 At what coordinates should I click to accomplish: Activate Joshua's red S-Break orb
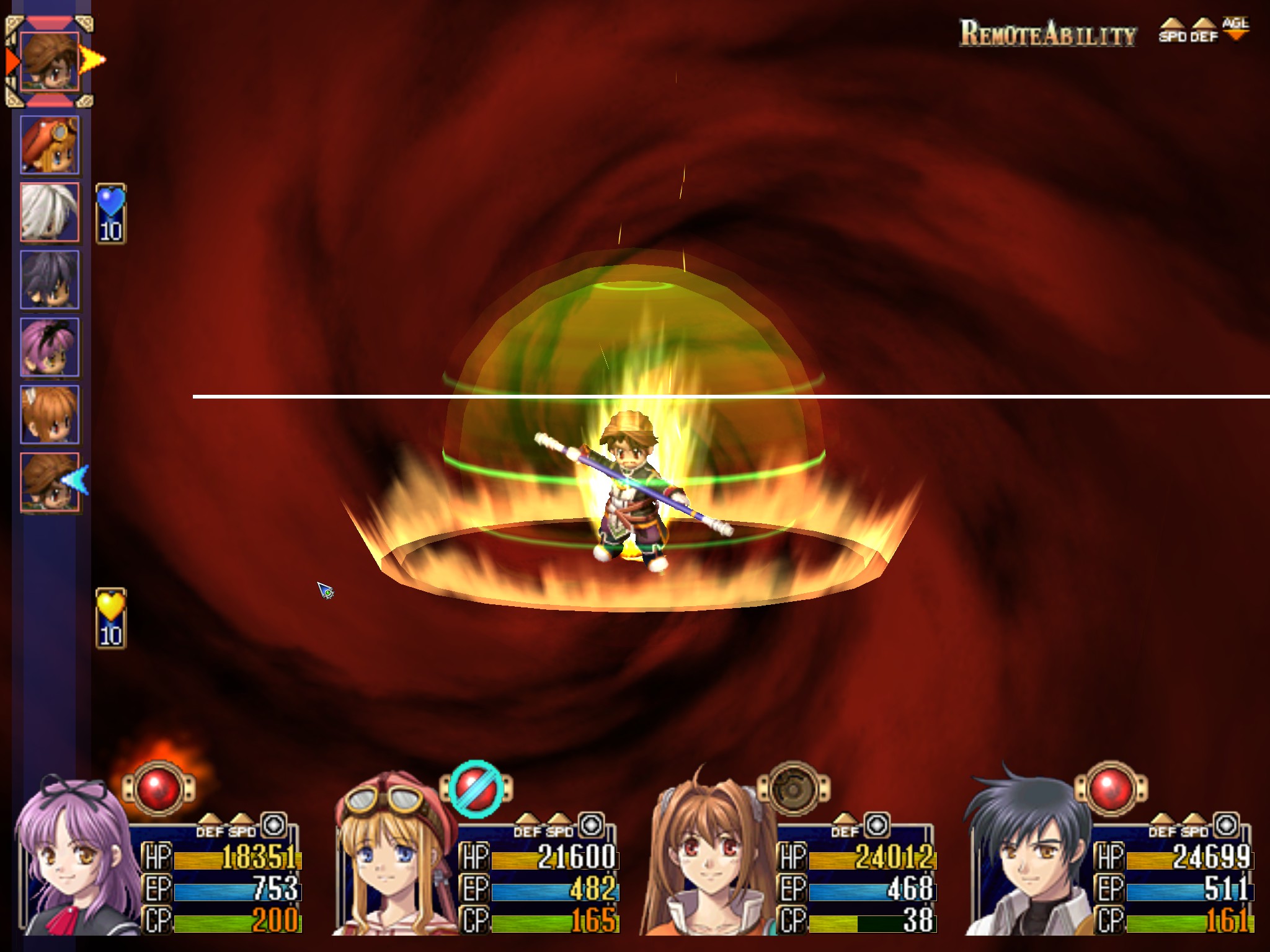[x=1111, y=788]
